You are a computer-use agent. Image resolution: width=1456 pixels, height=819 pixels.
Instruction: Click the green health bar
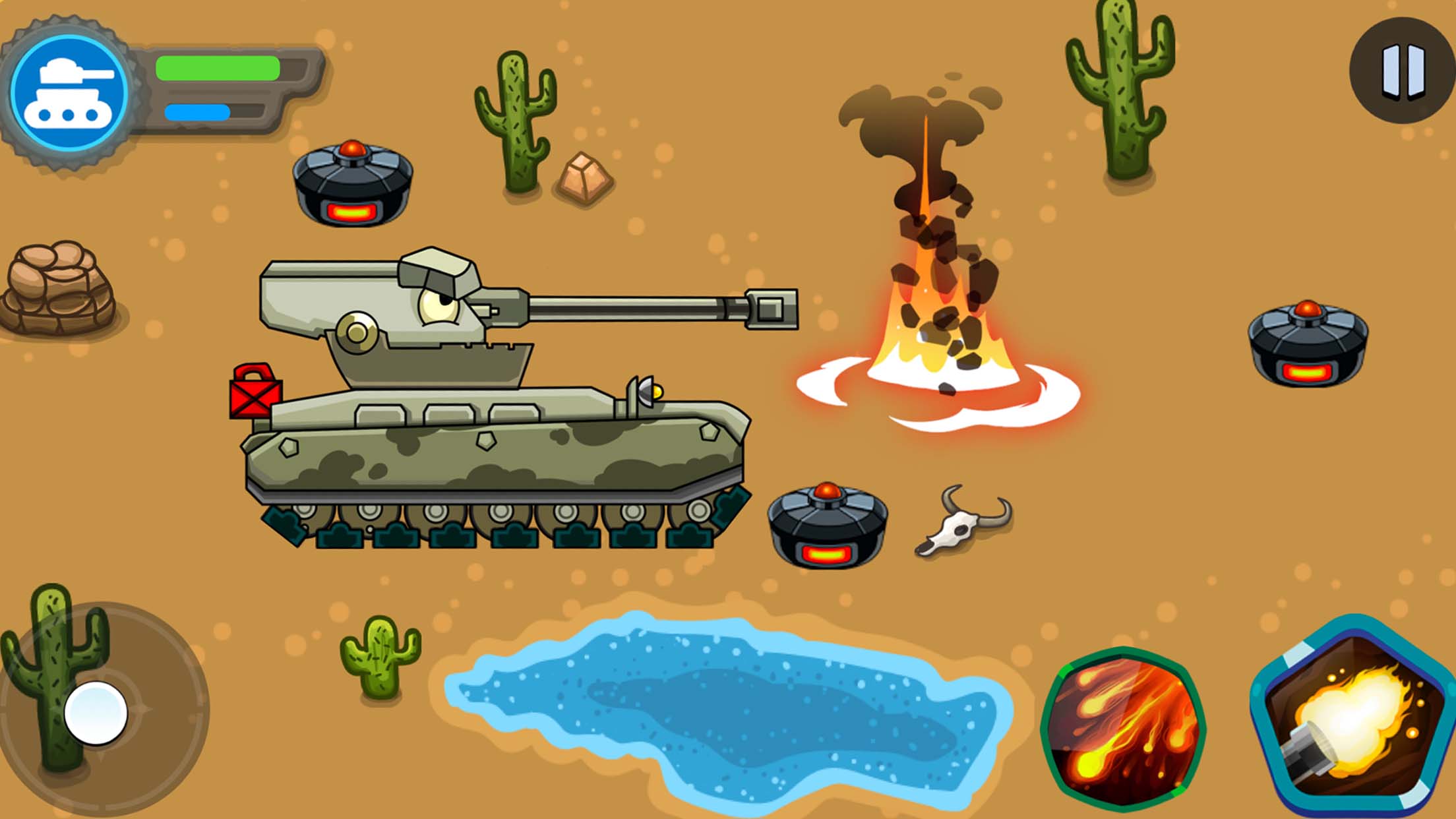(x=218, y=66)
